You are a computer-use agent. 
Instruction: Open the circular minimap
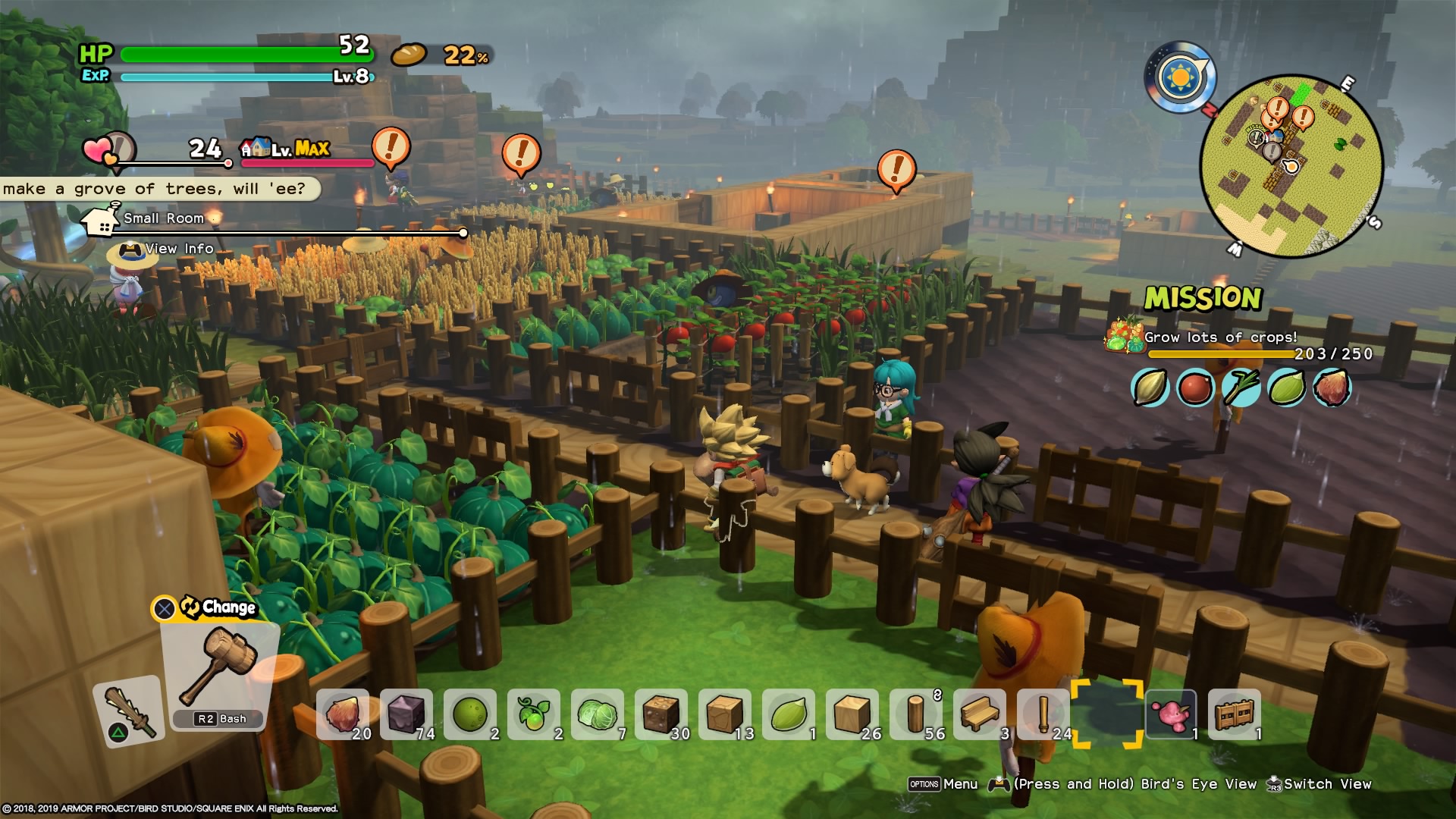(1291, 165)
